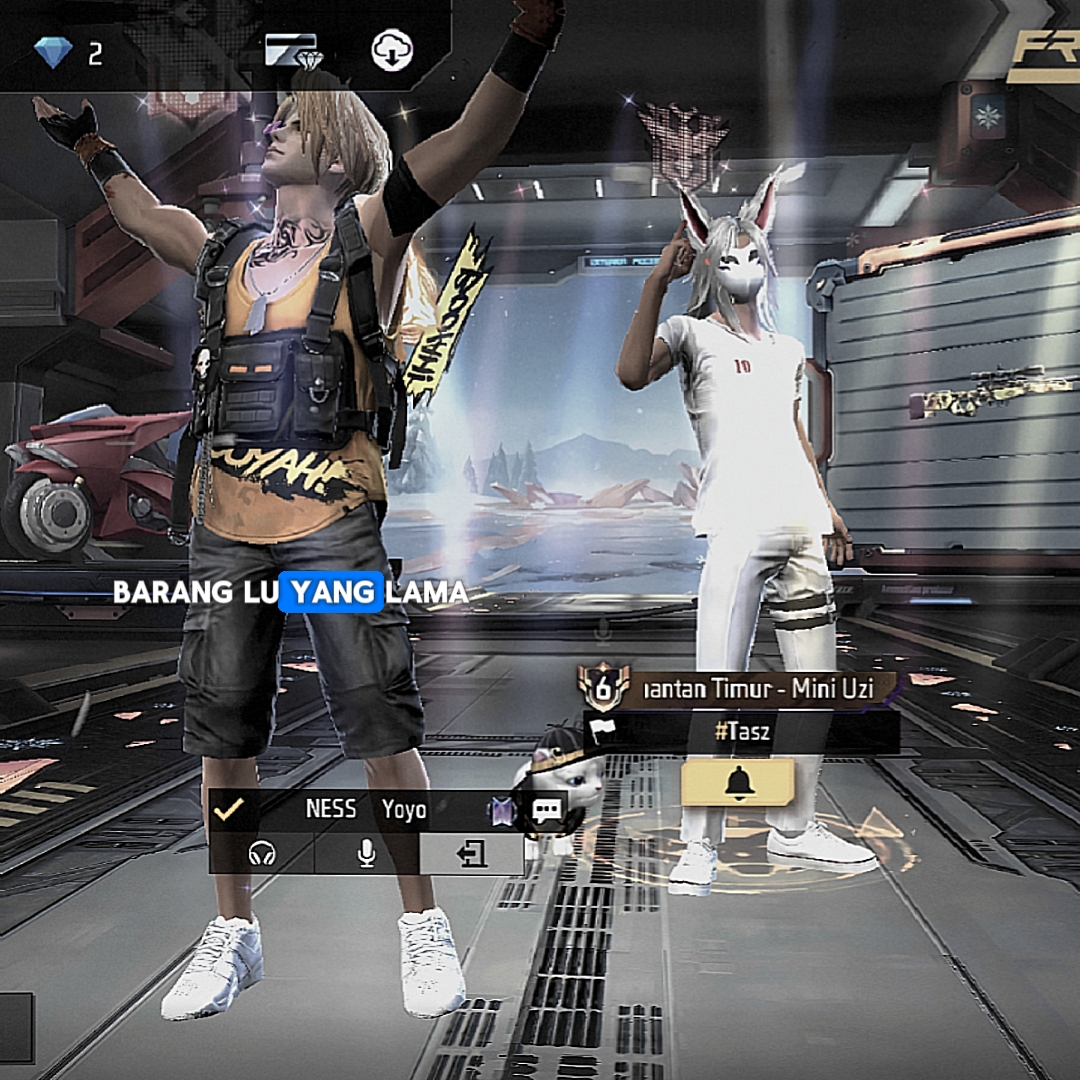Leave the squad with the exit button

pyautogui.click(x=472, y=853)
